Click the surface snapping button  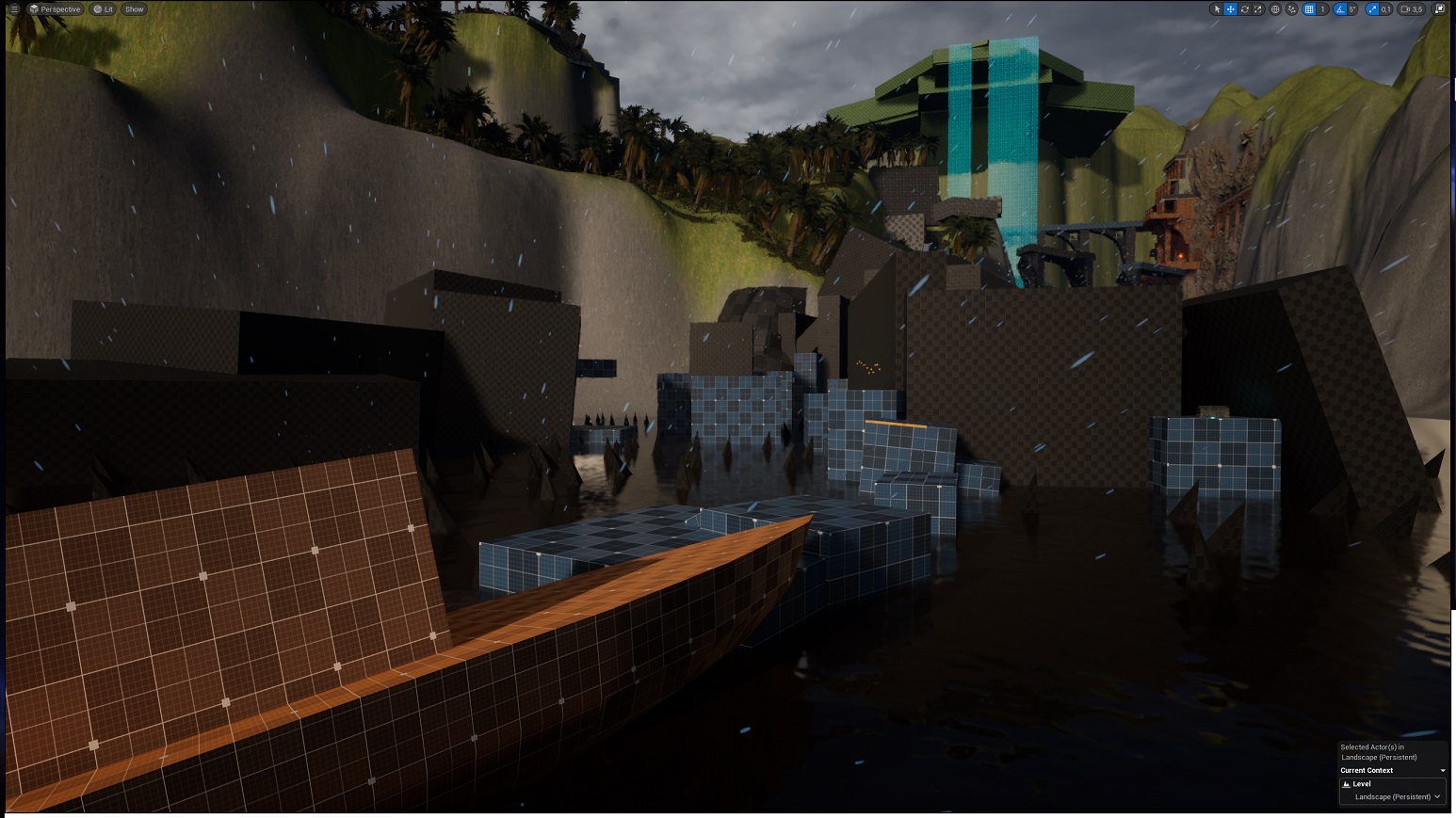1292,9
